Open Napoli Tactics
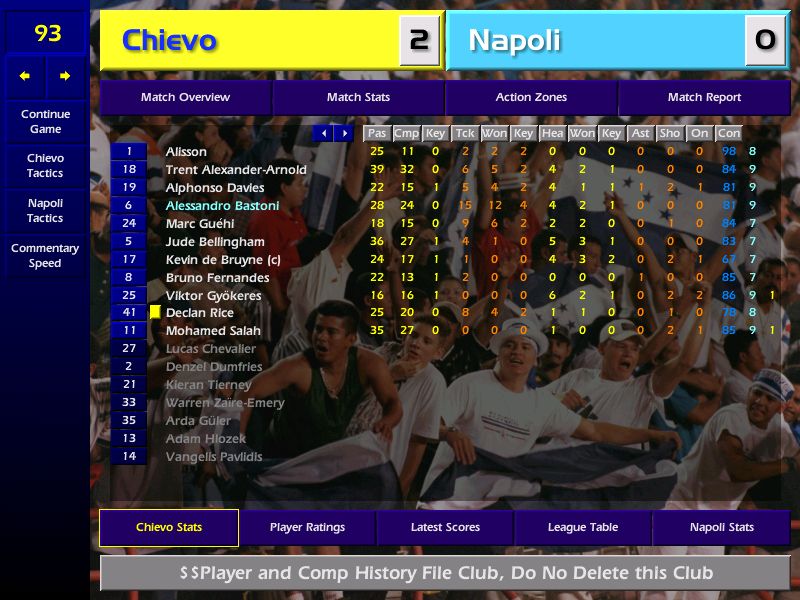 click(x=45, y=211)
